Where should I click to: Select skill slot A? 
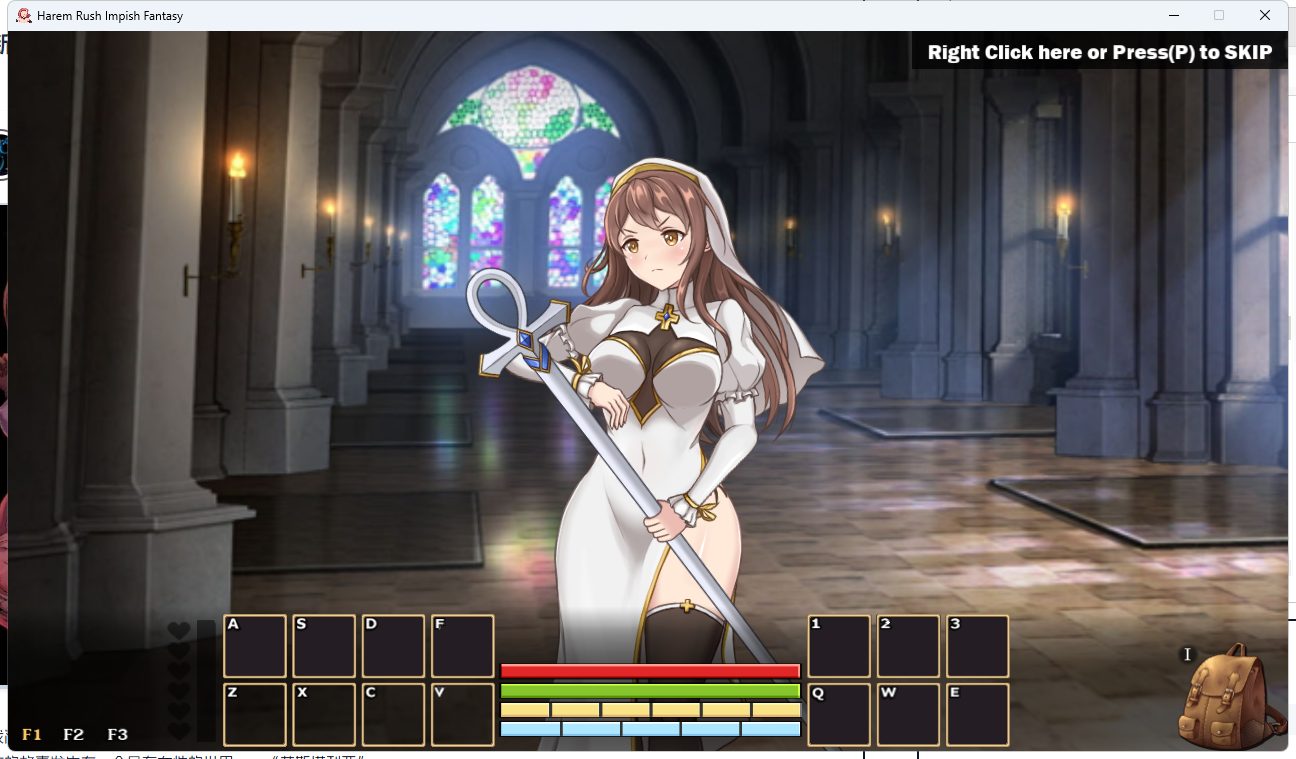click(255, 645)
